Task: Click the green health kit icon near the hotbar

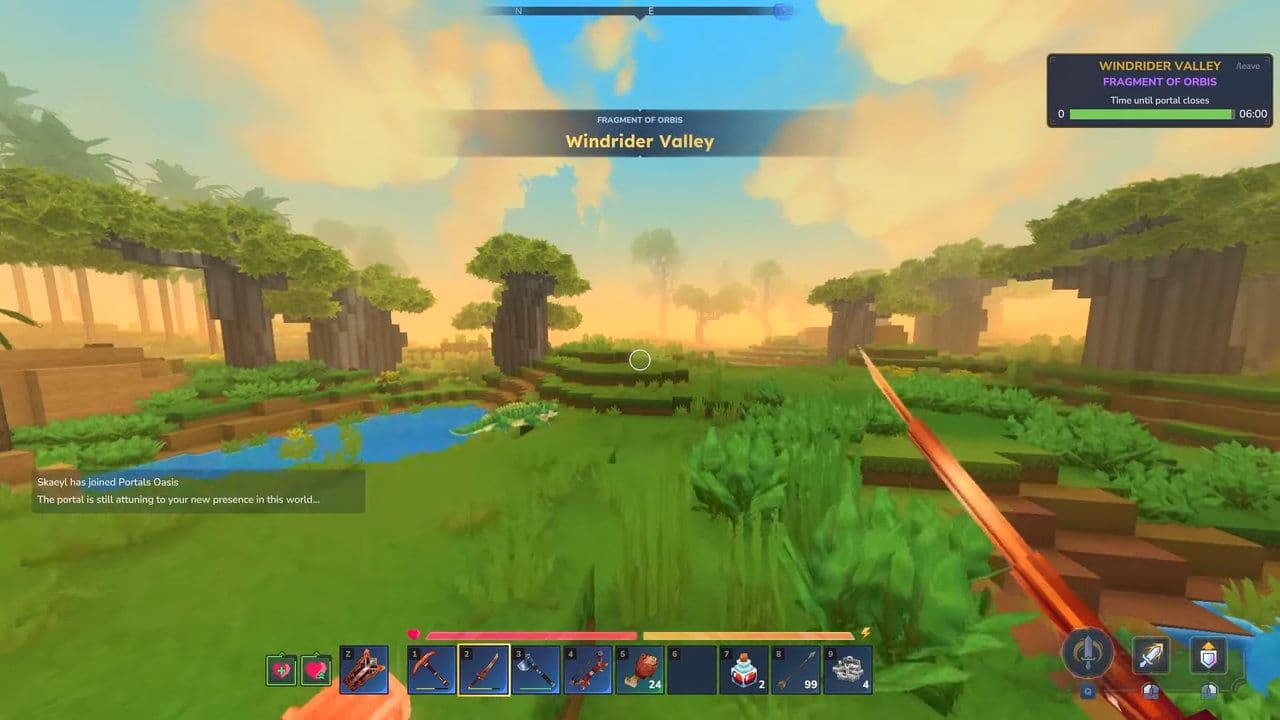Action: click(x=282, y=668)
